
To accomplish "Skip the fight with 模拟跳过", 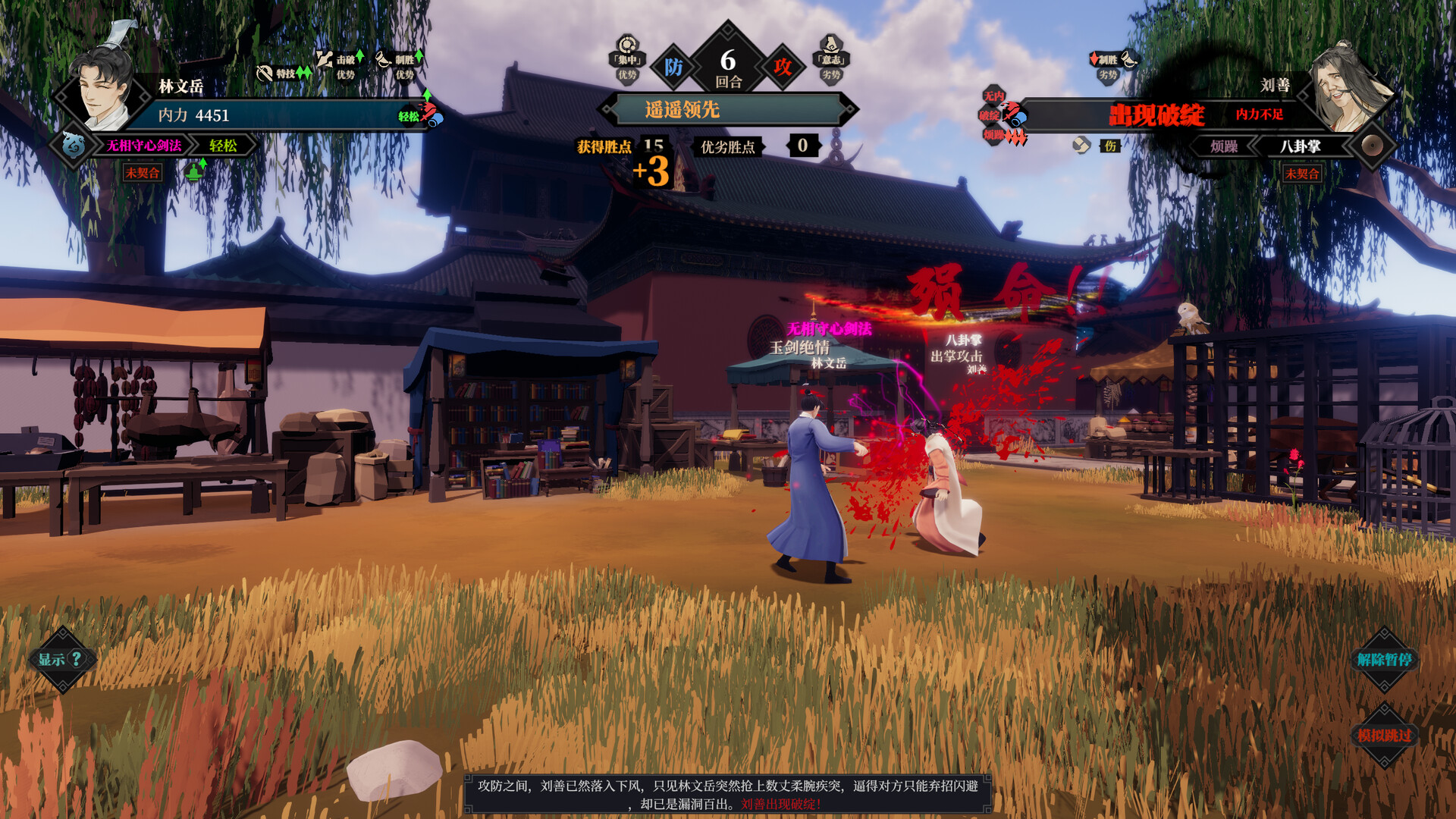I will tap(1384, 735).
